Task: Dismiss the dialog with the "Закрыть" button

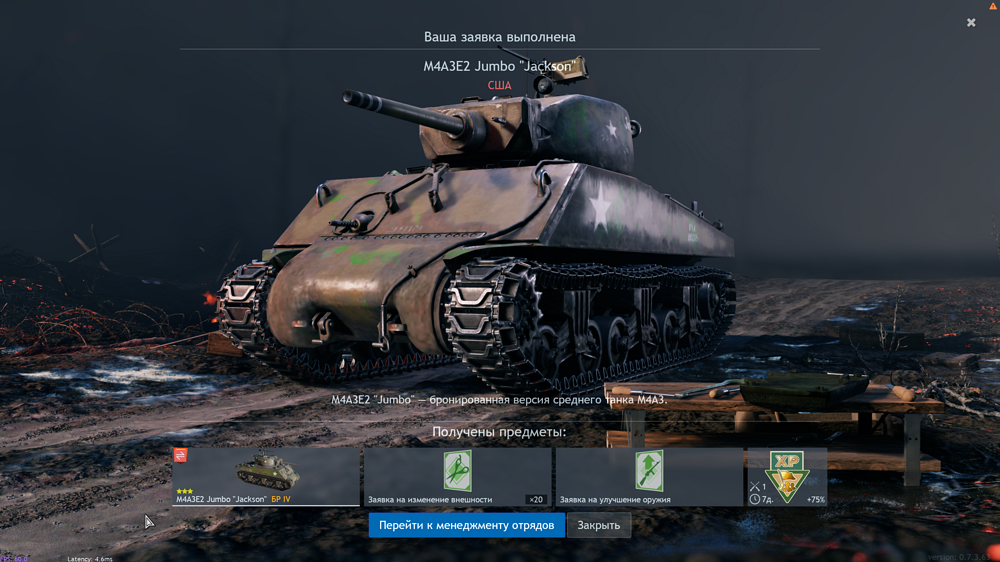Action: tap(598, 525)
